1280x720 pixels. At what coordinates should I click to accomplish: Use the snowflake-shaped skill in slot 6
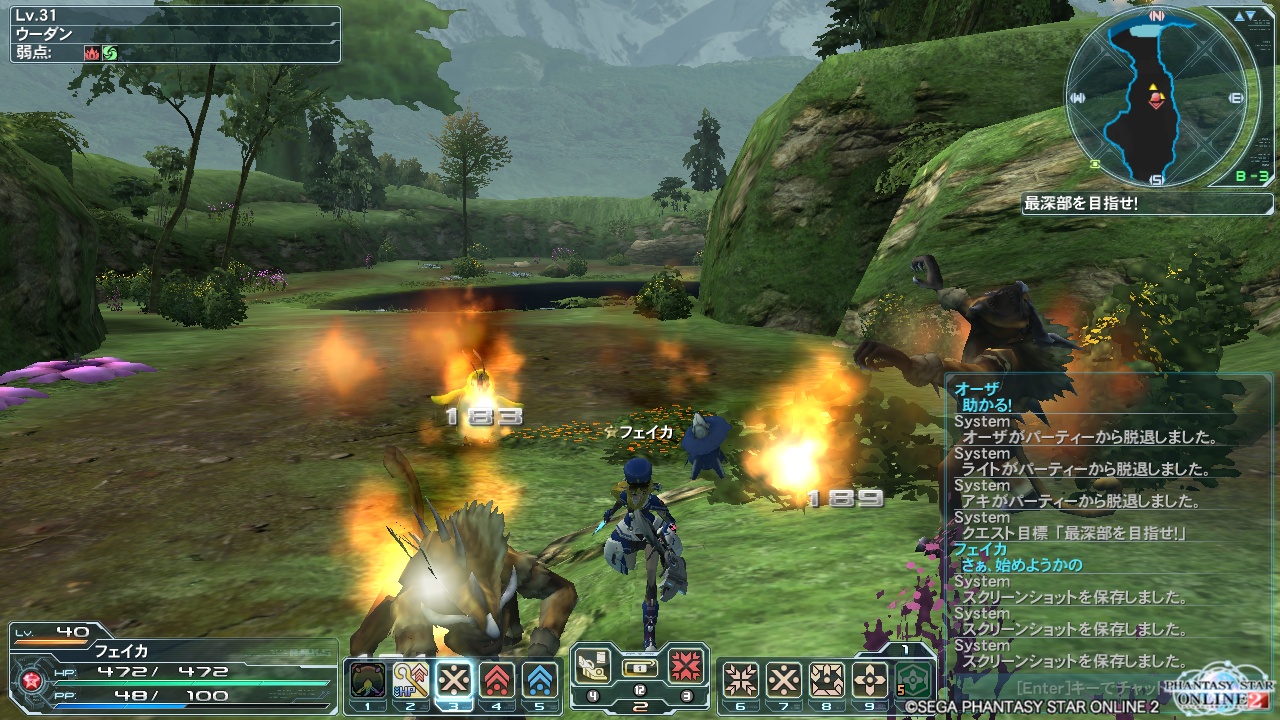[x=740, y=680]
